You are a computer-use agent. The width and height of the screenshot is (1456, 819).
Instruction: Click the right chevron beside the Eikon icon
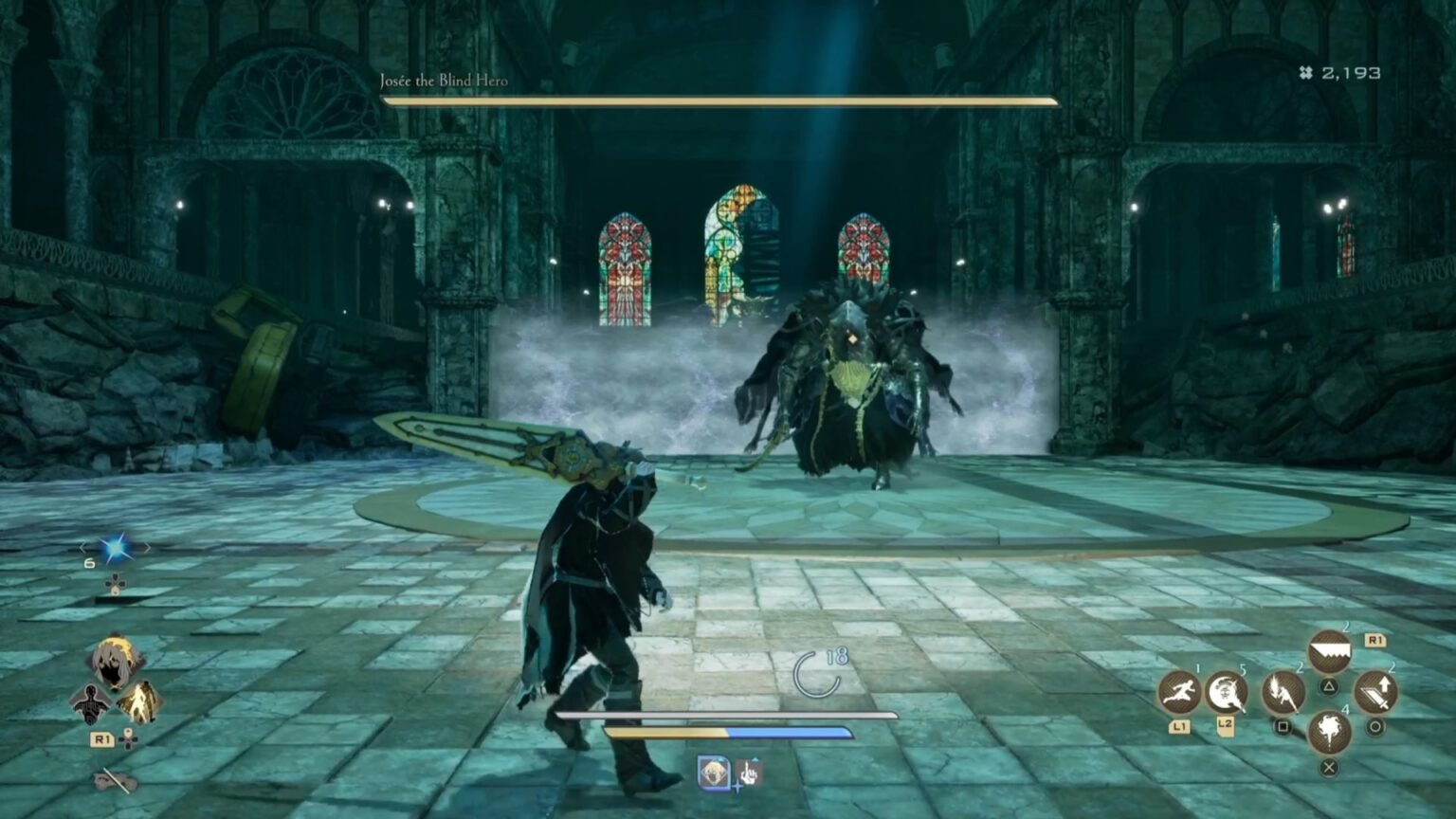(x=147, y=547)
